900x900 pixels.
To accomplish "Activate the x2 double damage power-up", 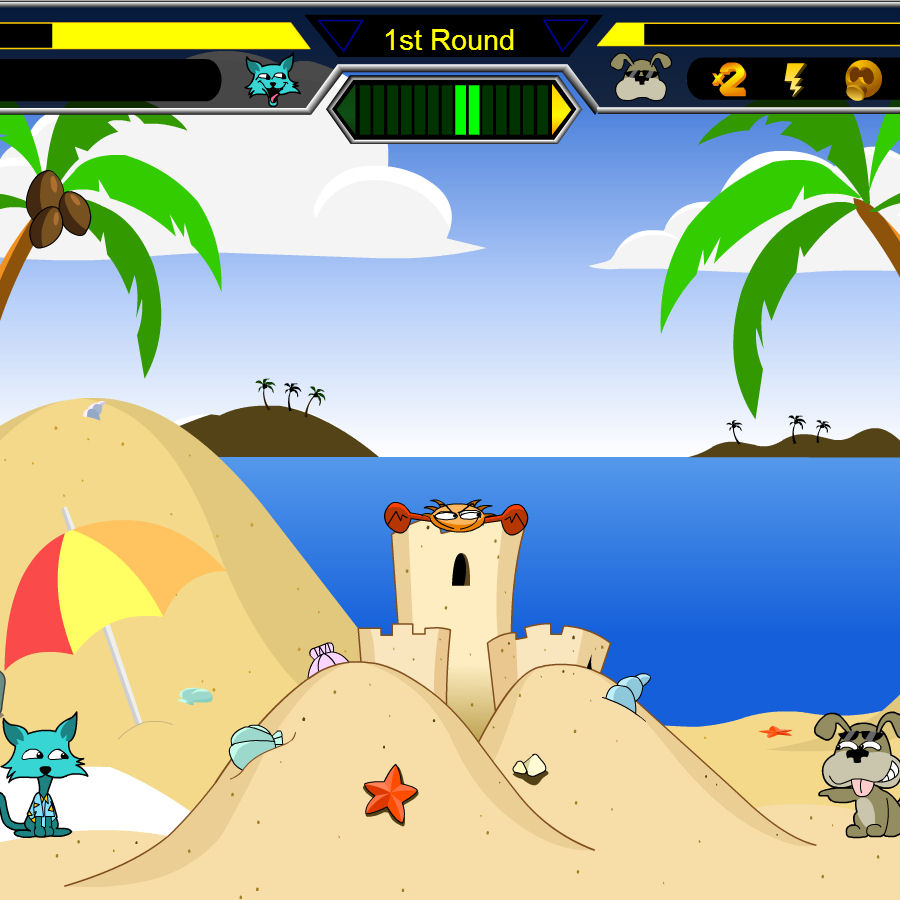I will (x=730, y=80).
